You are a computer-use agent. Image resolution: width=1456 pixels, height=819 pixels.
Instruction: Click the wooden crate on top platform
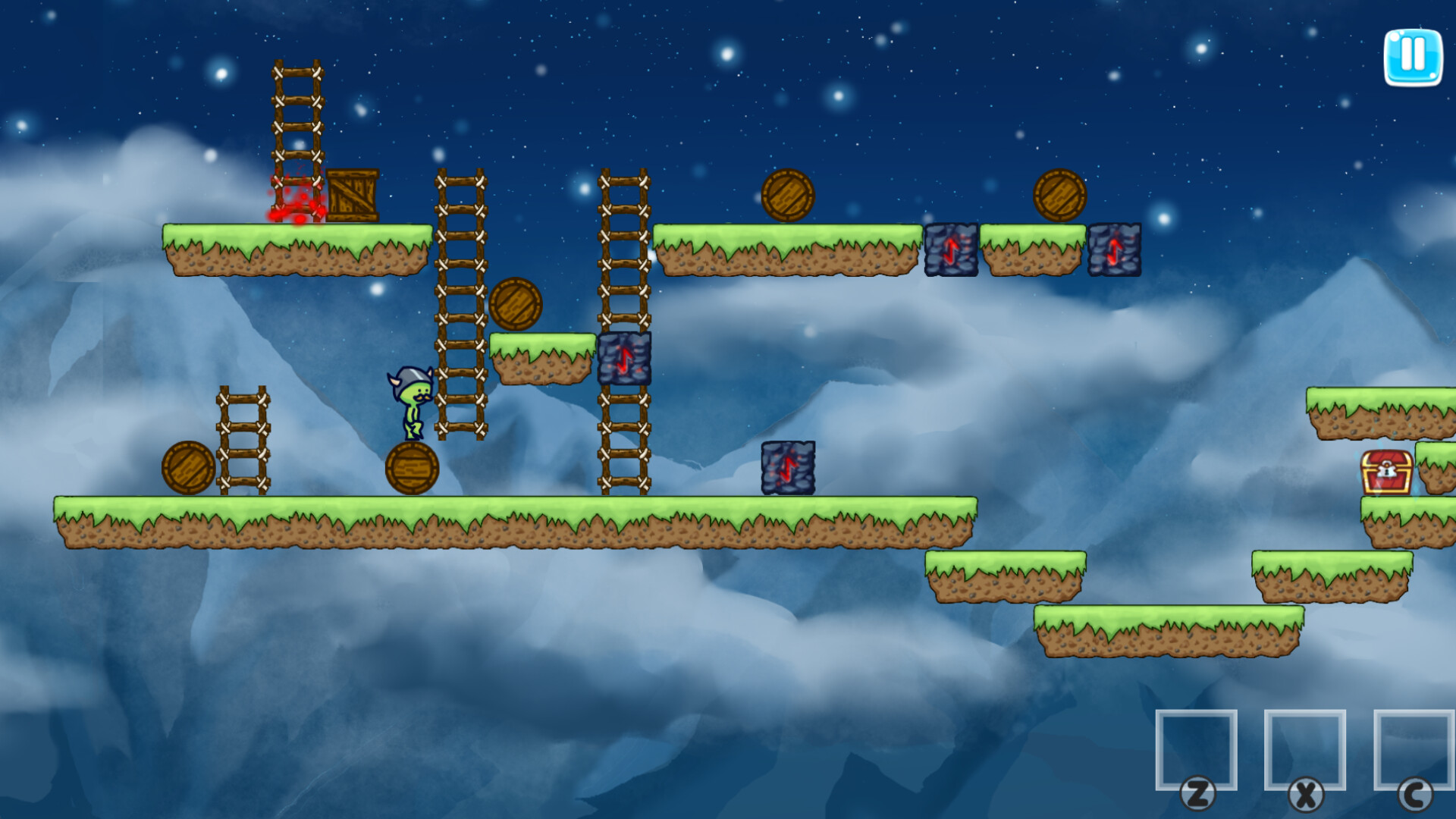tap(353, 196)
